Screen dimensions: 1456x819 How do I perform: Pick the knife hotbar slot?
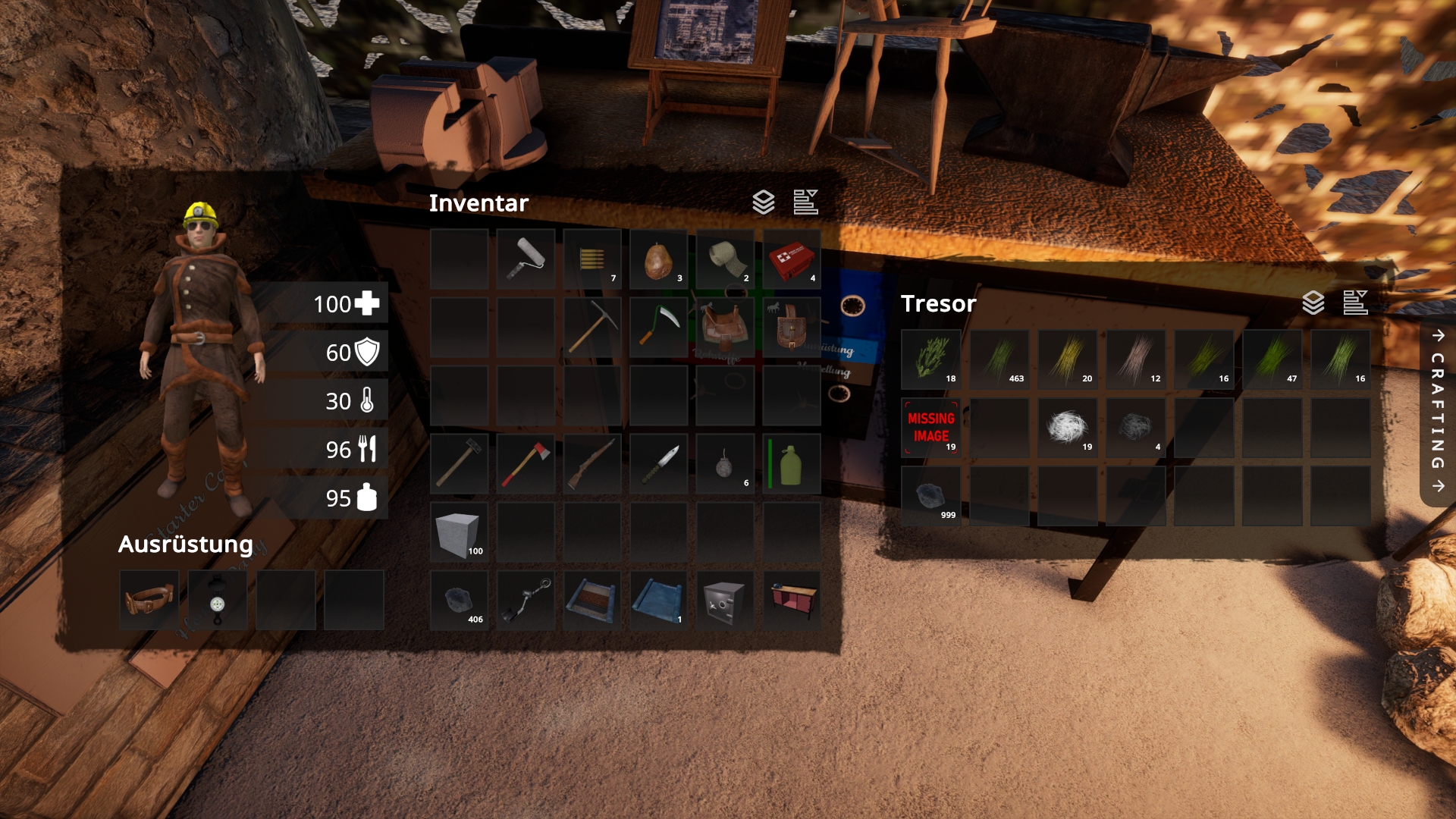pos(658,464)
